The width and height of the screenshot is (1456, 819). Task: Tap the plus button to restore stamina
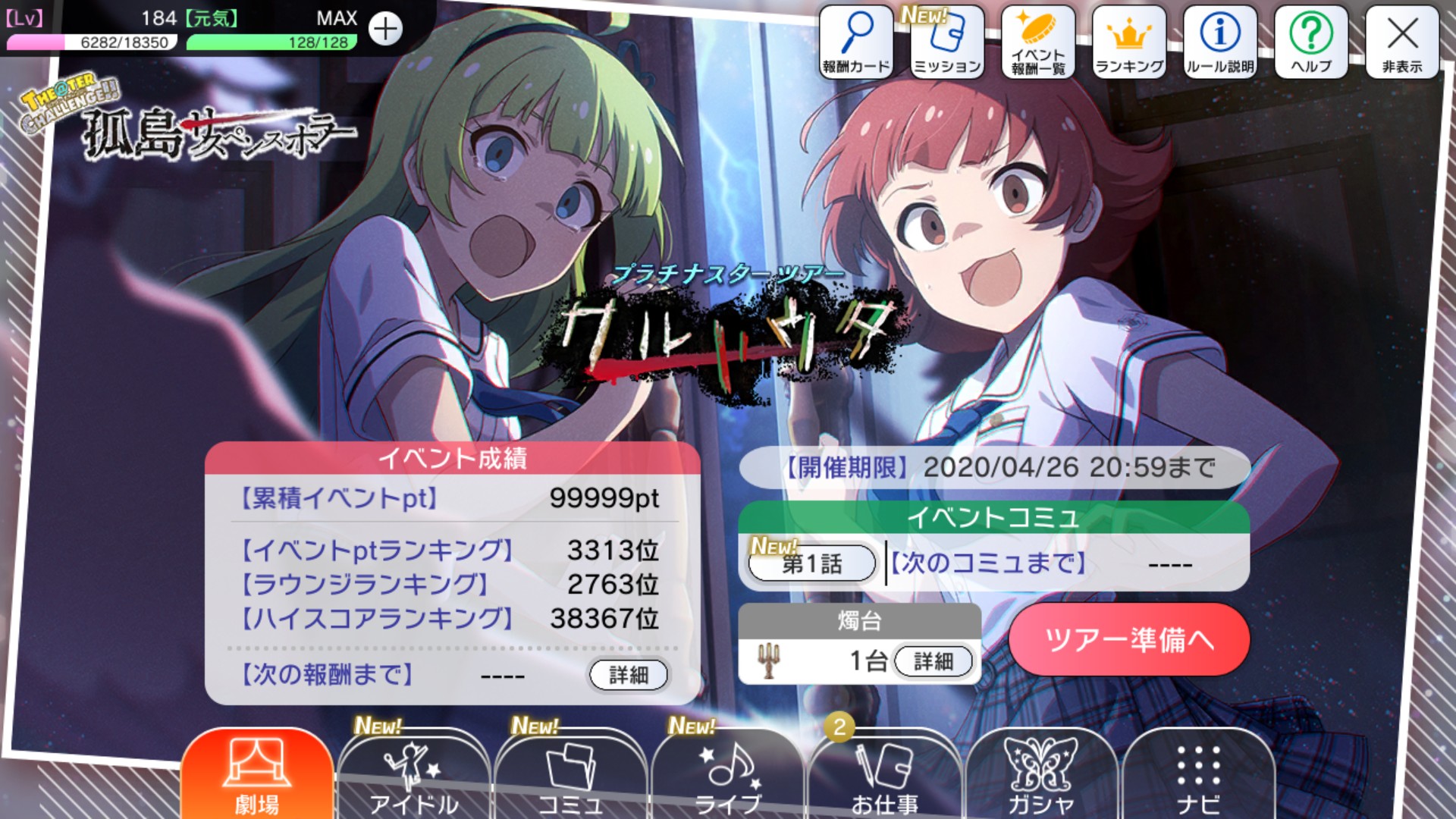click(385, 30)
